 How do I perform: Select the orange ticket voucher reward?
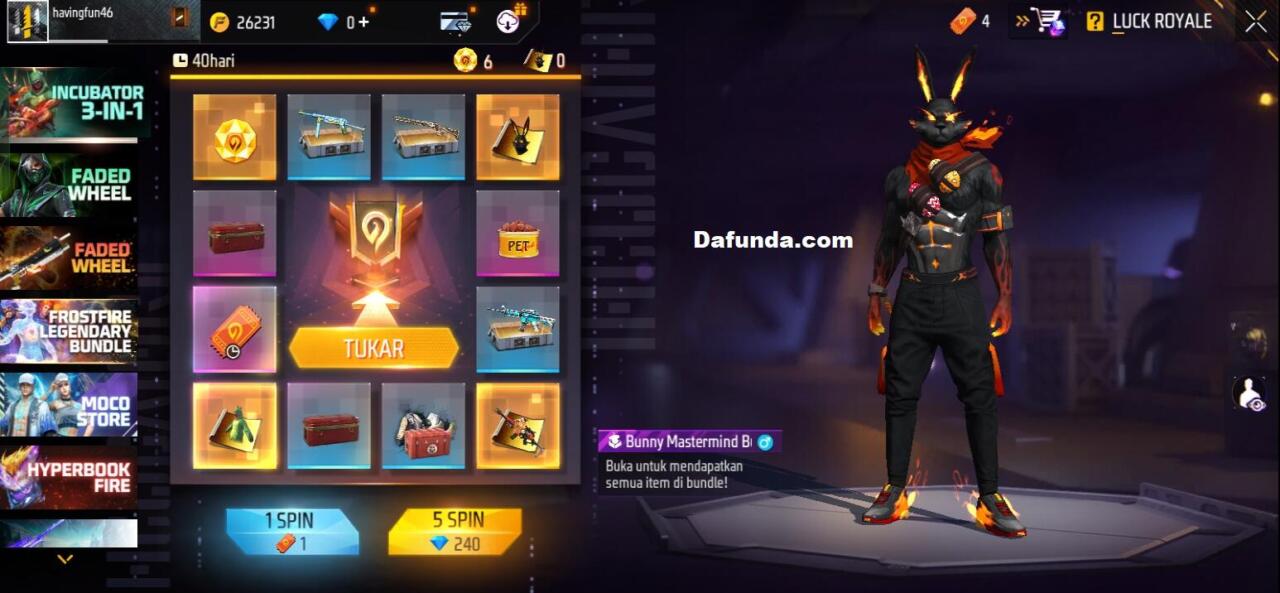tap(234, 329)
